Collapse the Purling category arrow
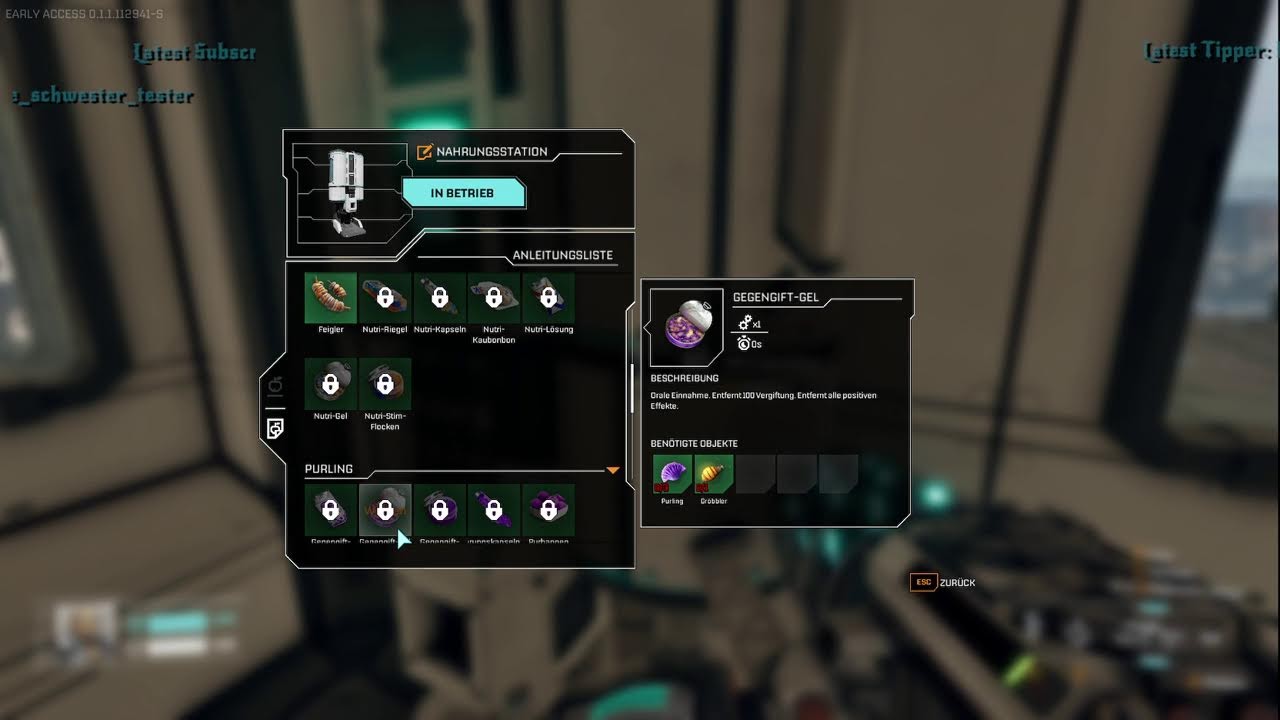Image resolution: width=1280 pixels, height=720 pixels. (x=613, y=470)
